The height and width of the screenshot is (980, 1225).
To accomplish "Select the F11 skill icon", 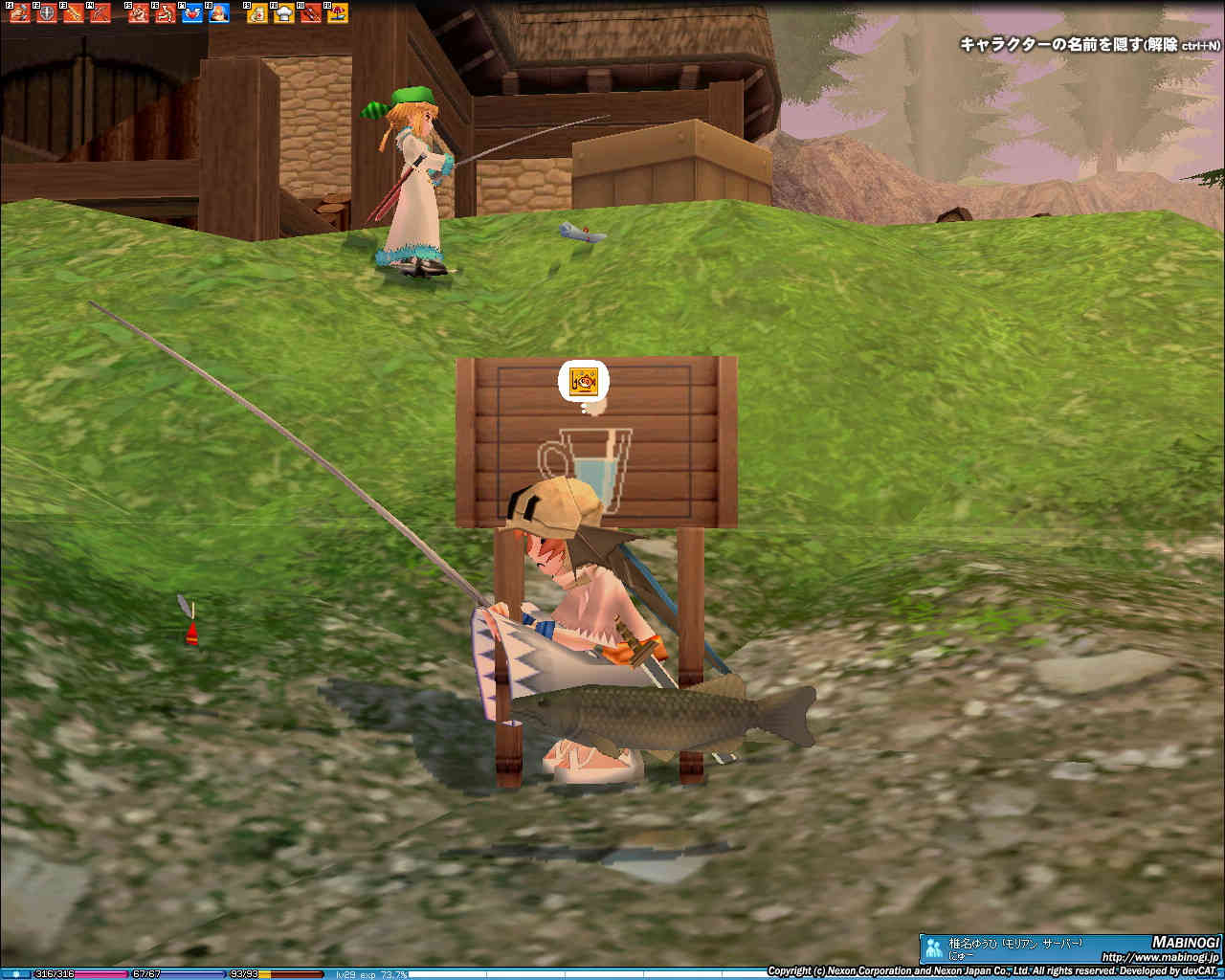I will (311, 13).
